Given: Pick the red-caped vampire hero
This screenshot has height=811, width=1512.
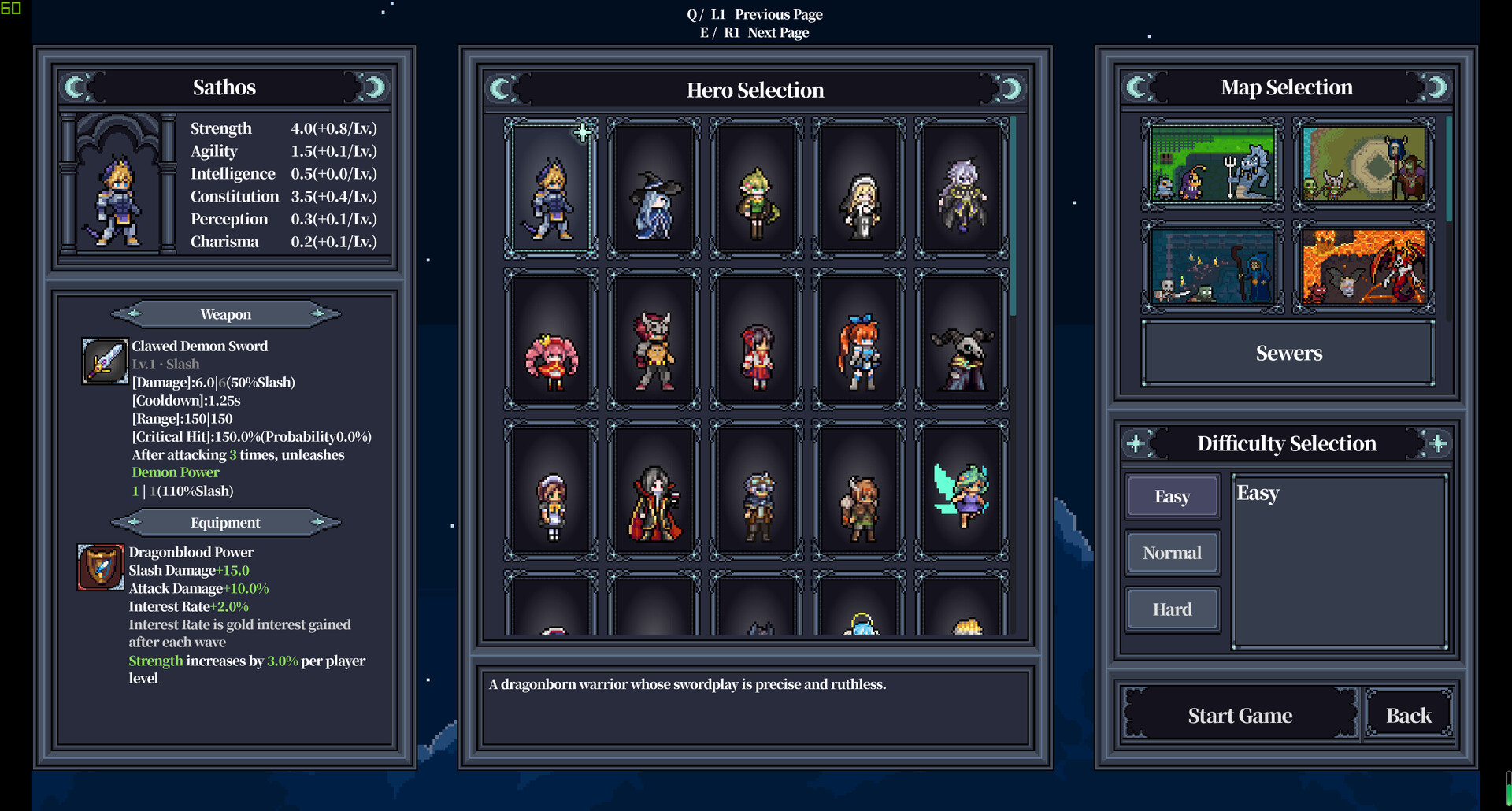Looking at the screenshot, I should [654, 491].
